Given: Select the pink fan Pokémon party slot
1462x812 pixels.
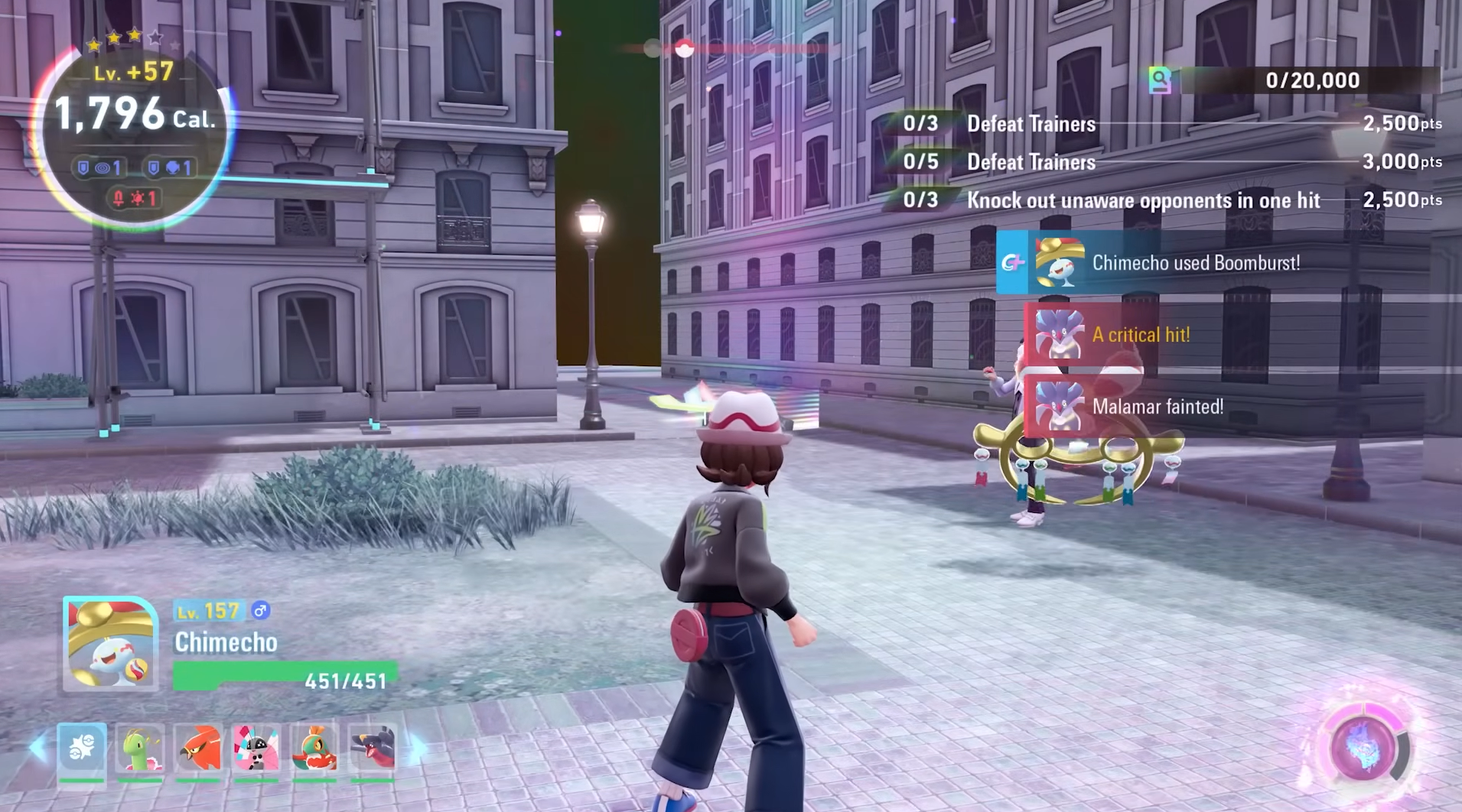Looking at the screenshot, I should tap(256, 748).
